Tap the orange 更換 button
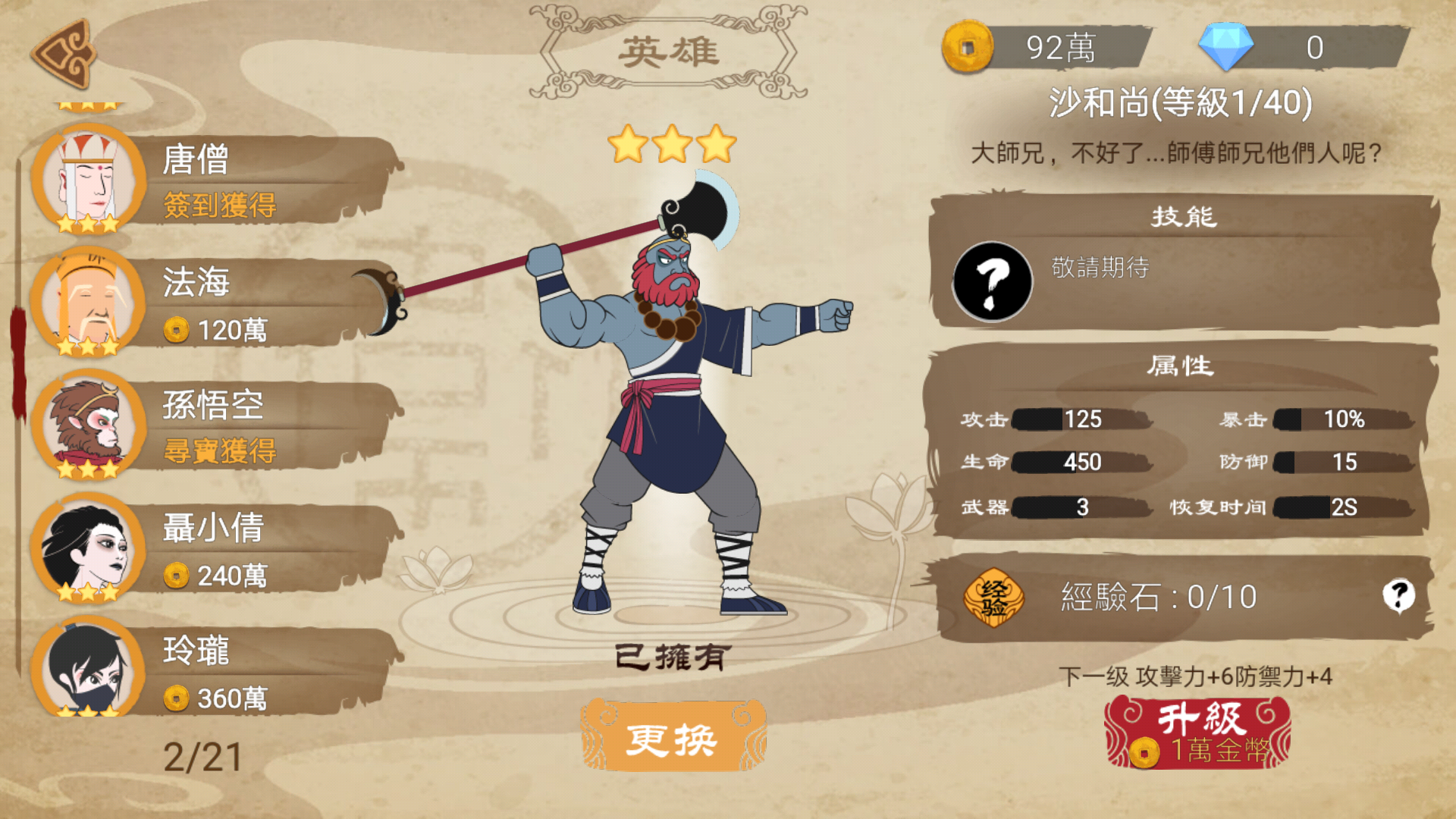The image size is (1456, 819). pyautogui.click(x=672, y=737)
